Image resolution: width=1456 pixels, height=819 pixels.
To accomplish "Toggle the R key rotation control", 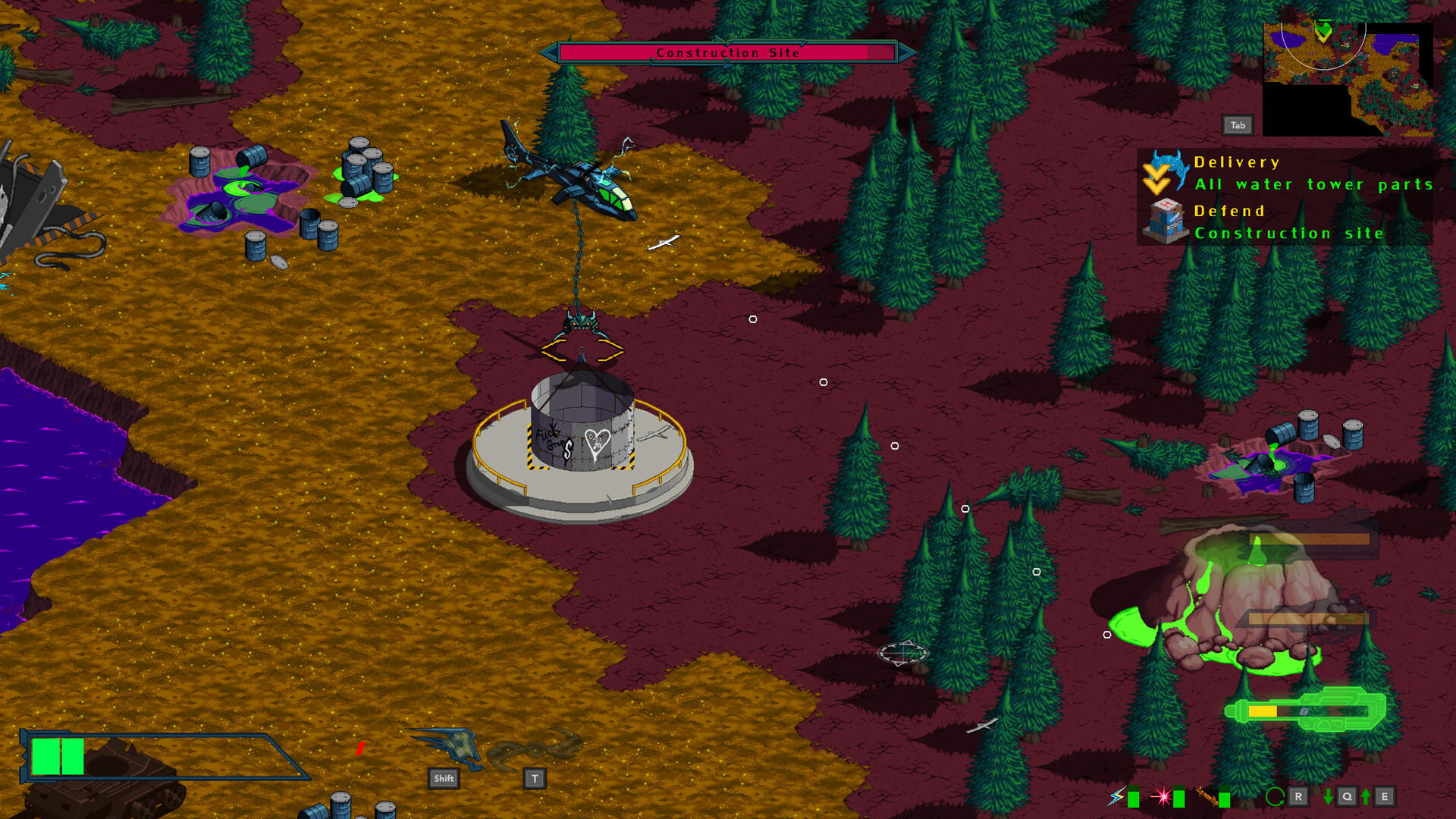I will [1299, 797].
